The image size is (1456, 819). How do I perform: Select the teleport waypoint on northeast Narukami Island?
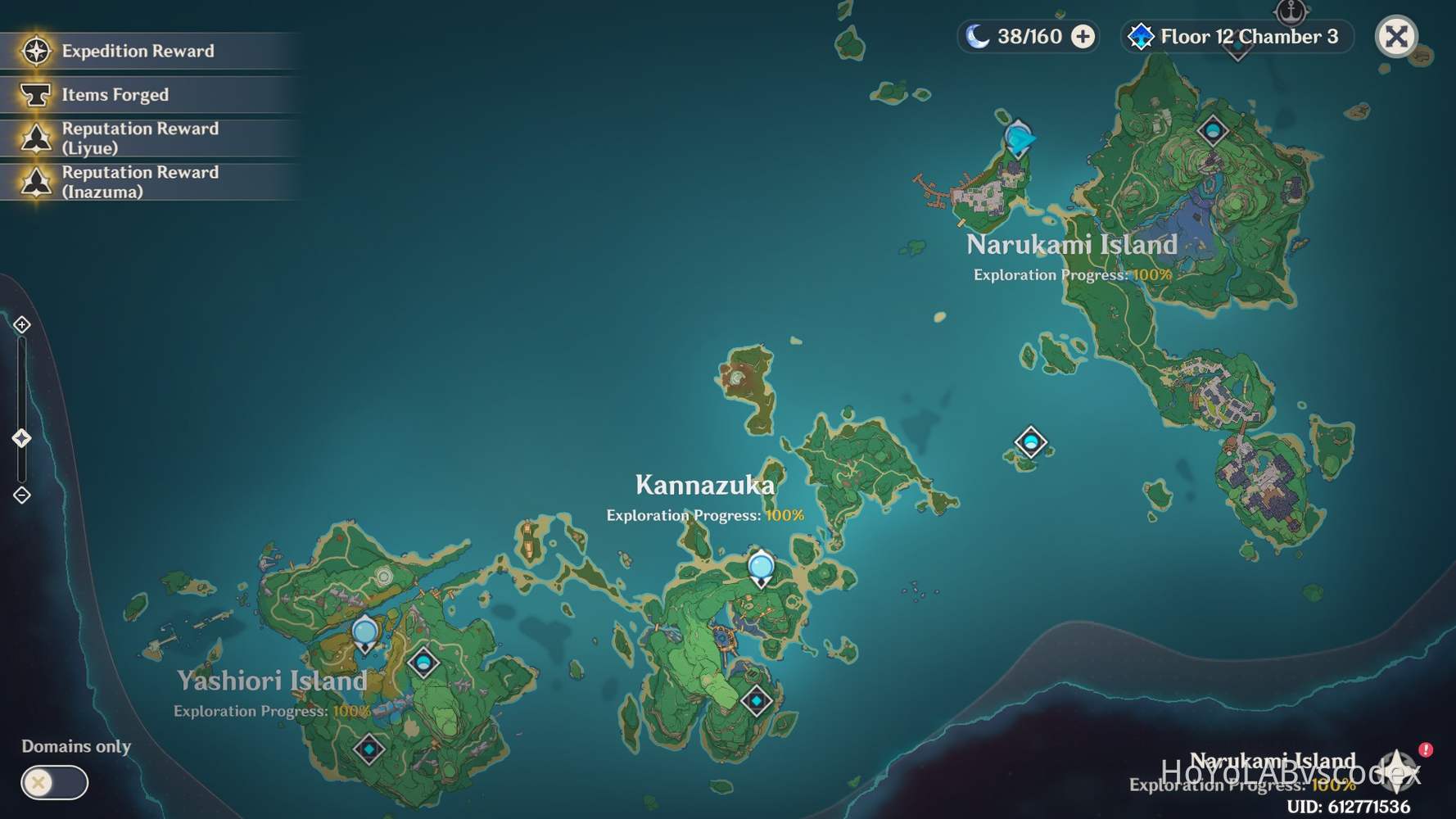[x=1212, y=129]
